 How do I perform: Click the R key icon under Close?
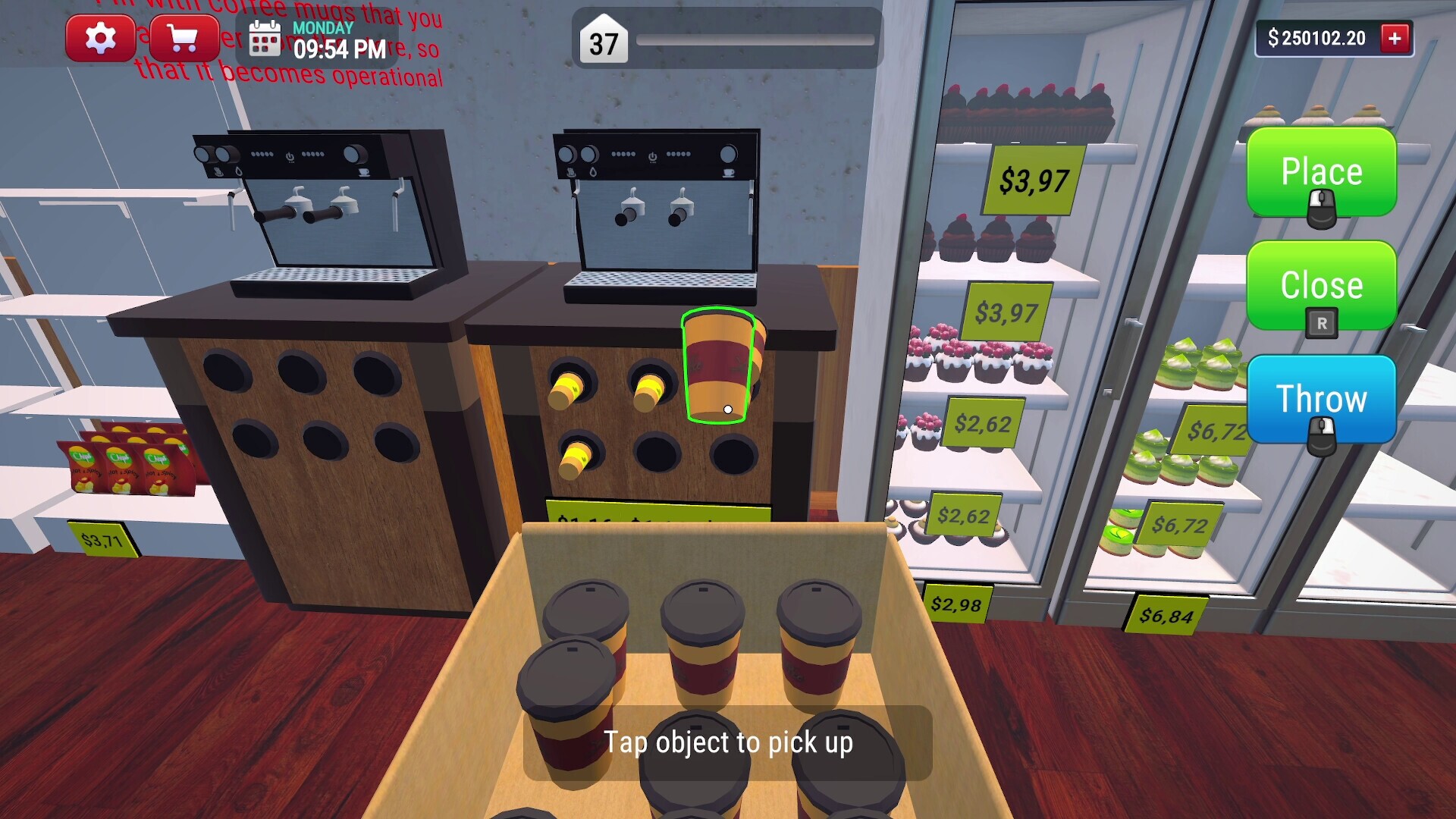1320,323
